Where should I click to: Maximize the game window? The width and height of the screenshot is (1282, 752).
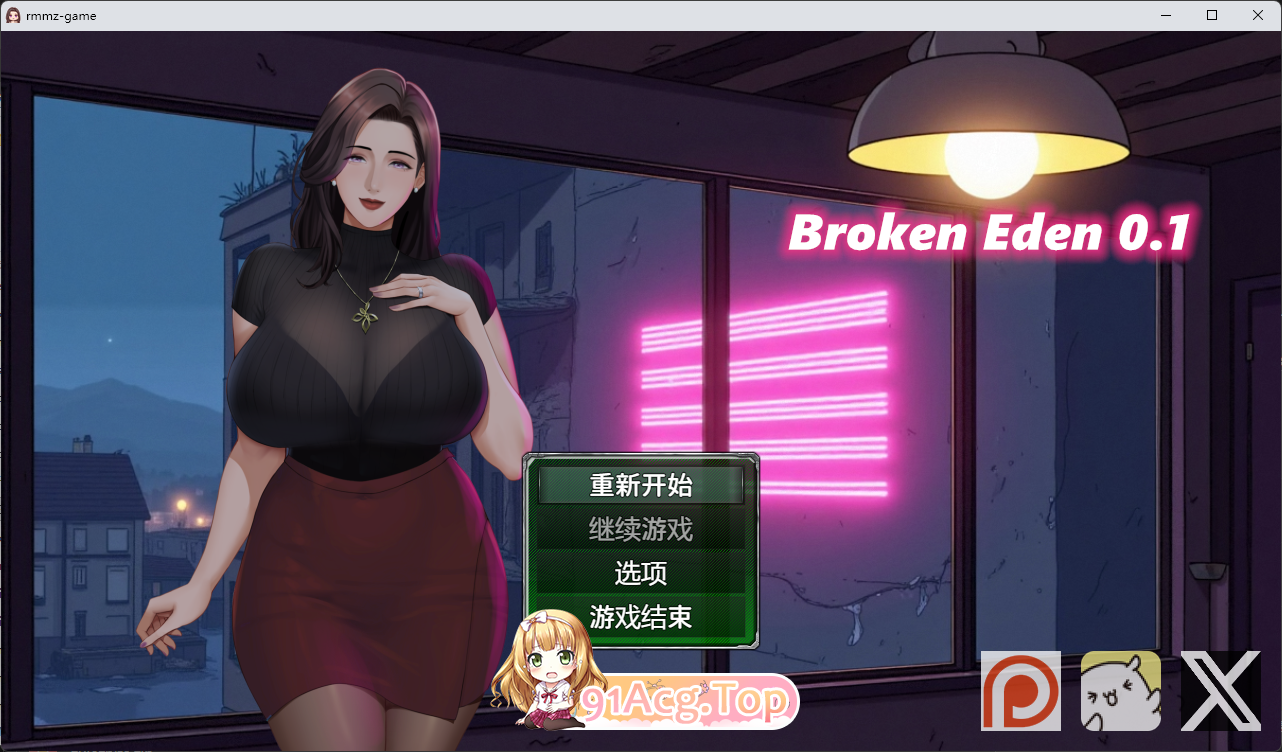click(1210, 15)
